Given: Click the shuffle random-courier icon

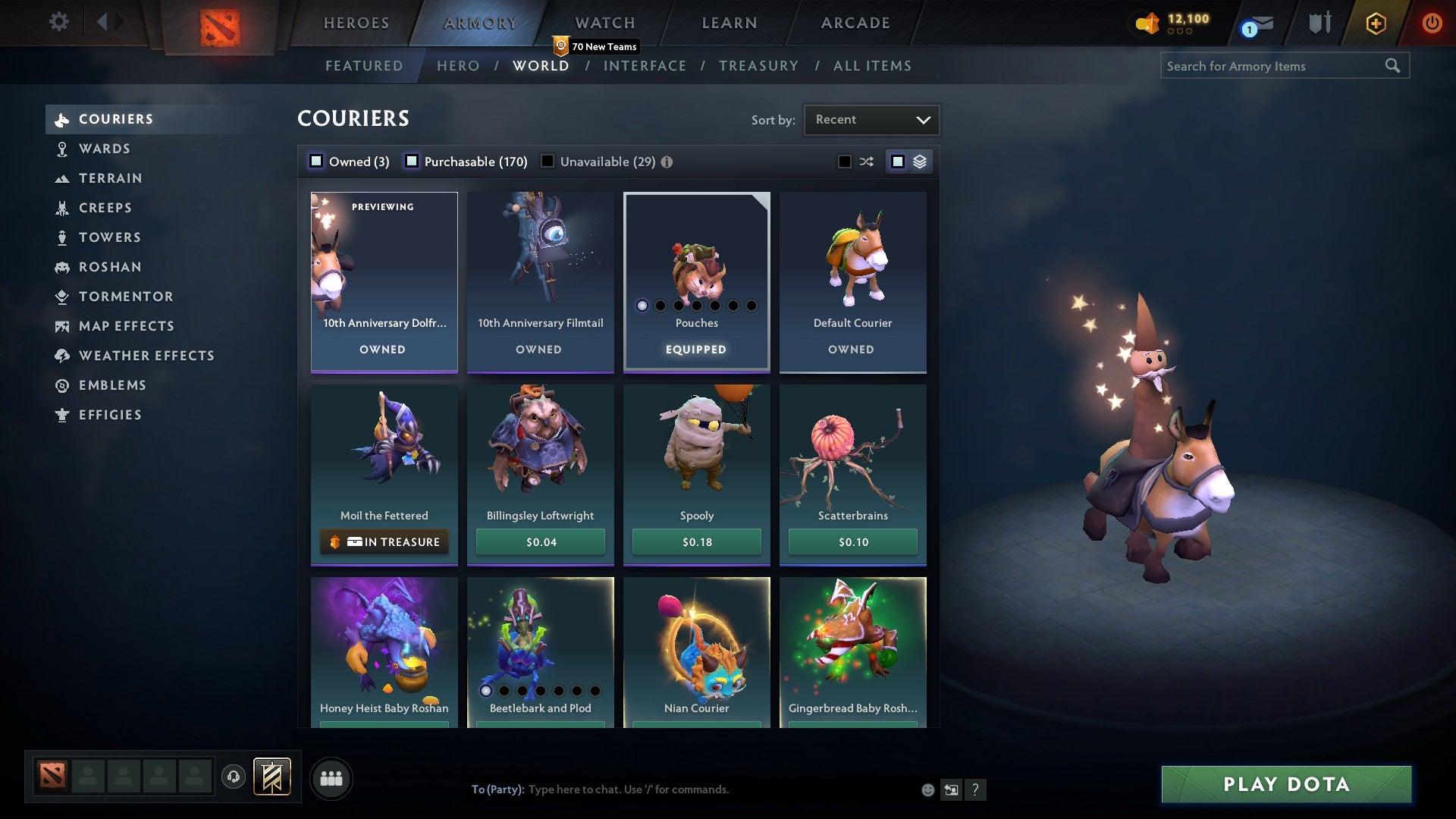Looking at the screenshot, I should 865,161.
